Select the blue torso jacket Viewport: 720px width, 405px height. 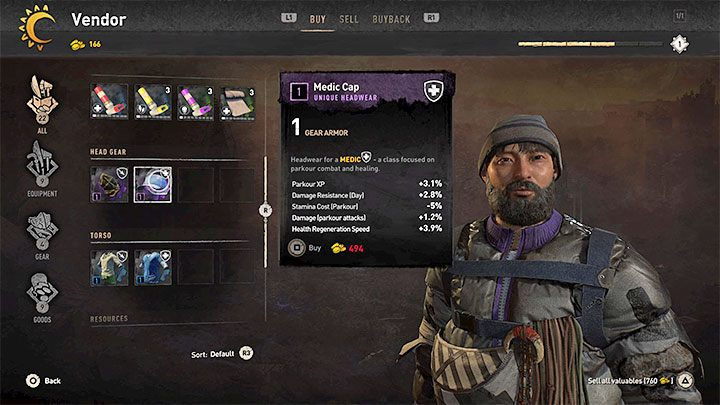[x=151, y=267]
